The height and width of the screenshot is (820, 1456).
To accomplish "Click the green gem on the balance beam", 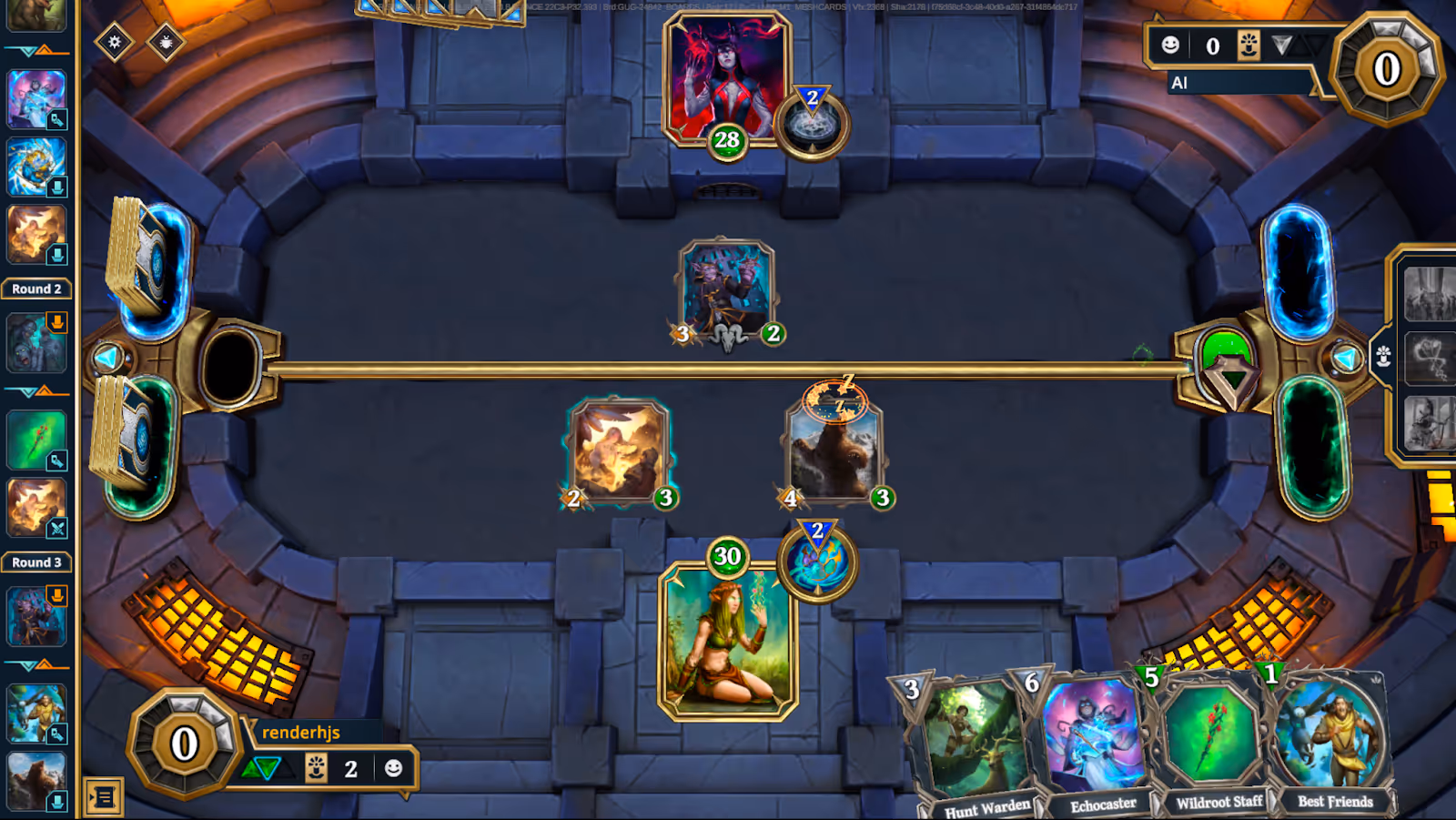I will tap(1228, 364).
